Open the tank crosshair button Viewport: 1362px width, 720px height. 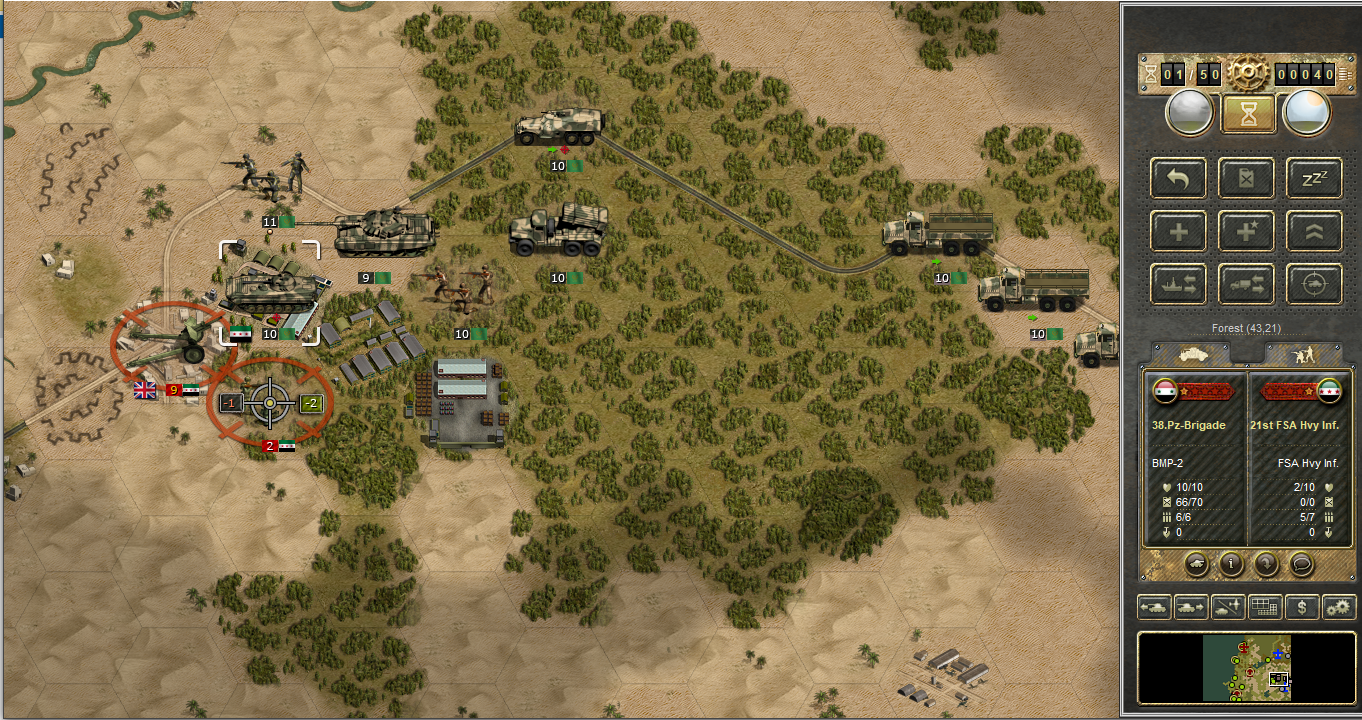pyautogui.click(x=1313, y=284)
